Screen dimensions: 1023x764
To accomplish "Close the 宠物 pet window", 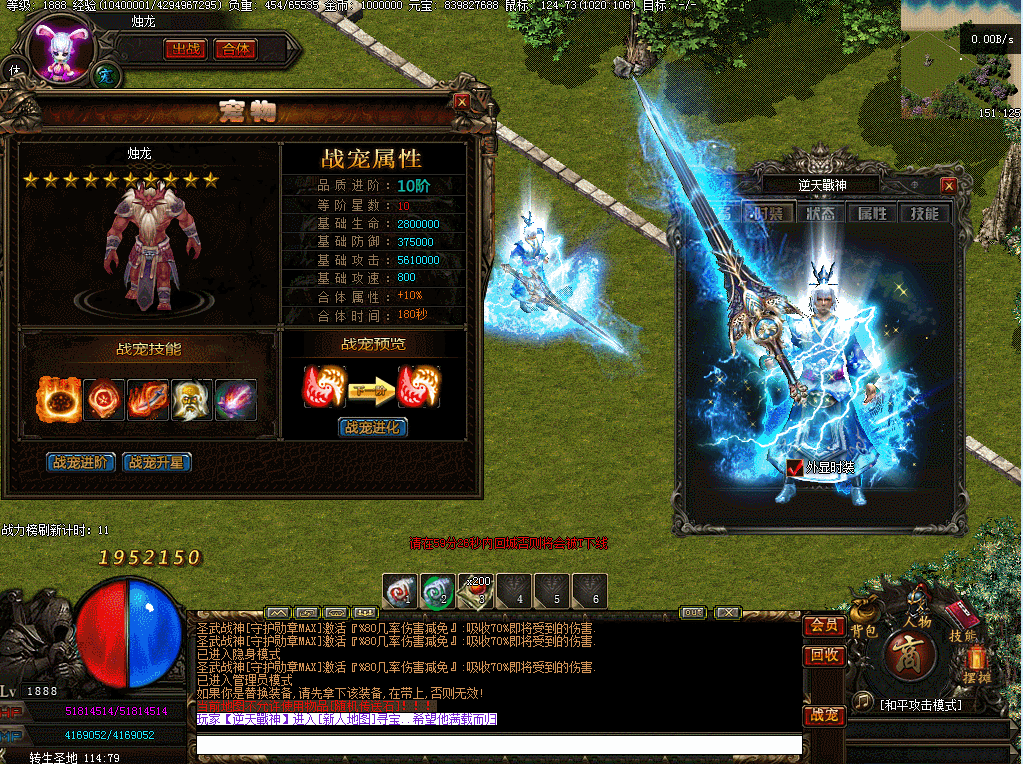I will pyautogui.click(x=461, y=101).
